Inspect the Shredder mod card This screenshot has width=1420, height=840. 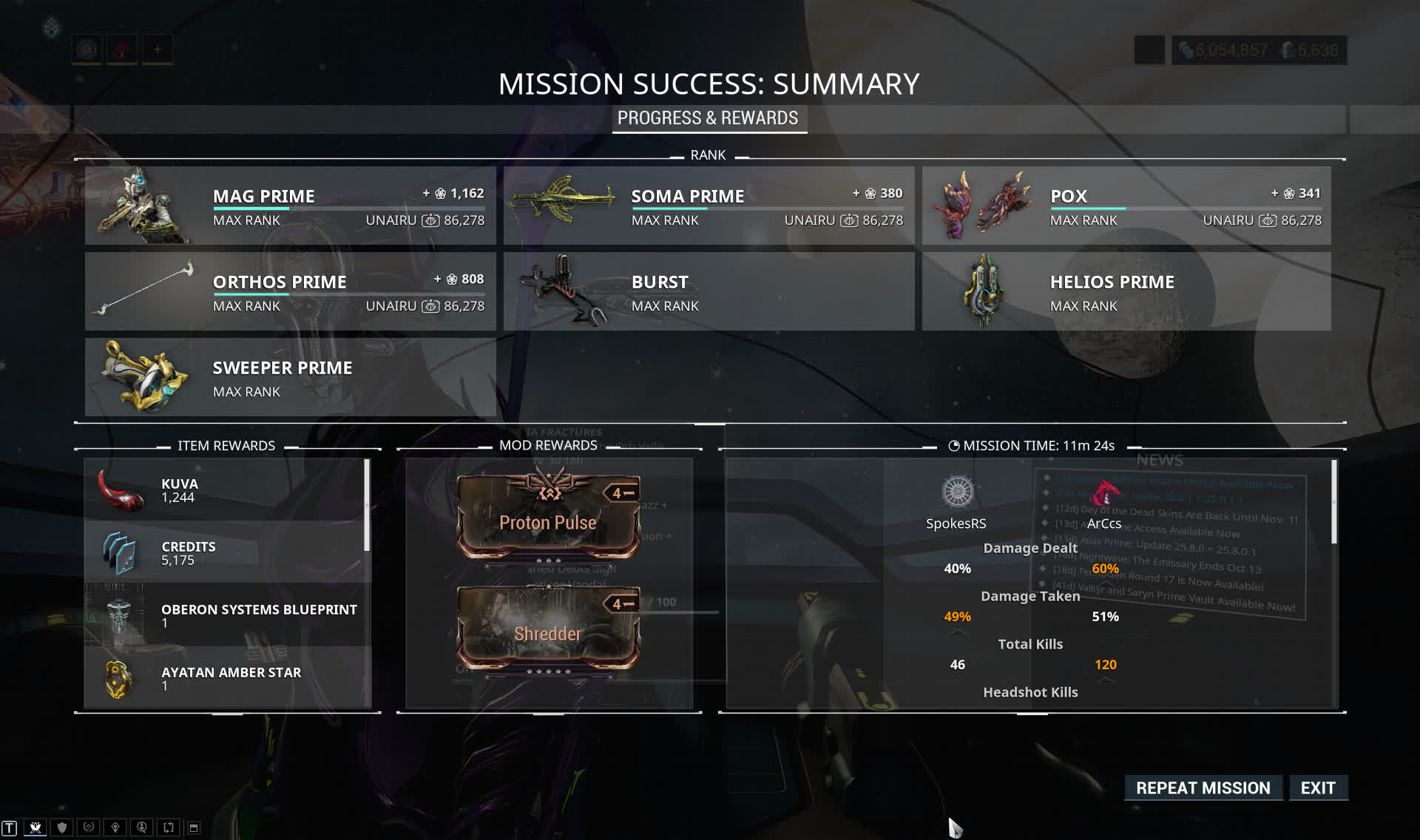tap(548, 627)
